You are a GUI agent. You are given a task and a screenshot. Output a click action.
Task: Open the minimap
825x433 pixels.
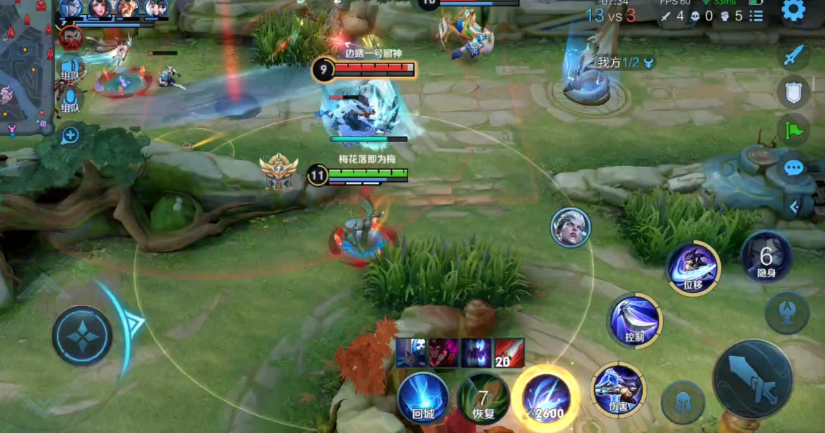pyautogui.click(x=24, y=65)
